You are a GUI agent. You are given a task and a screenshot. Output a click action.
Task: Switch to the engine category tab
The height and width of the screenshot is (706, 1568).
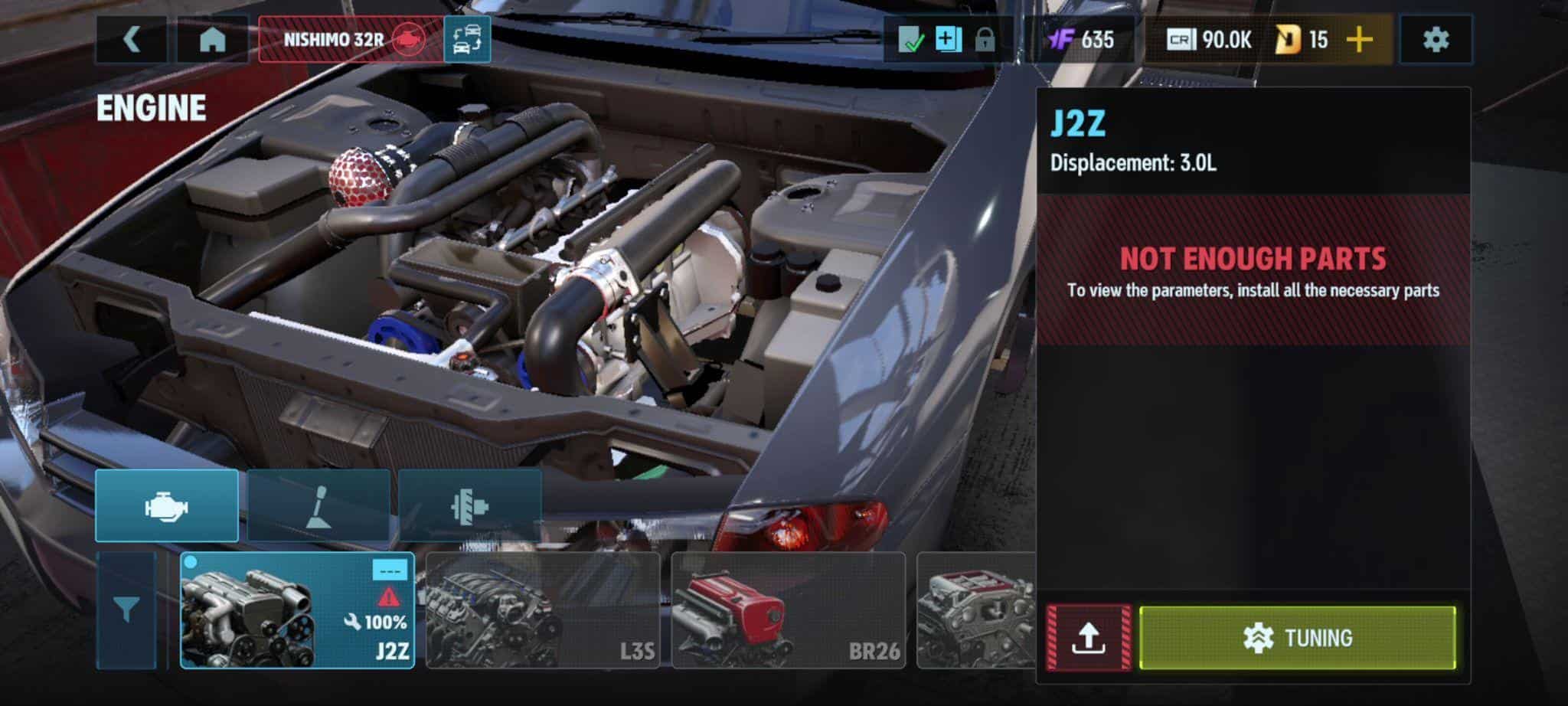pos(167,506)
